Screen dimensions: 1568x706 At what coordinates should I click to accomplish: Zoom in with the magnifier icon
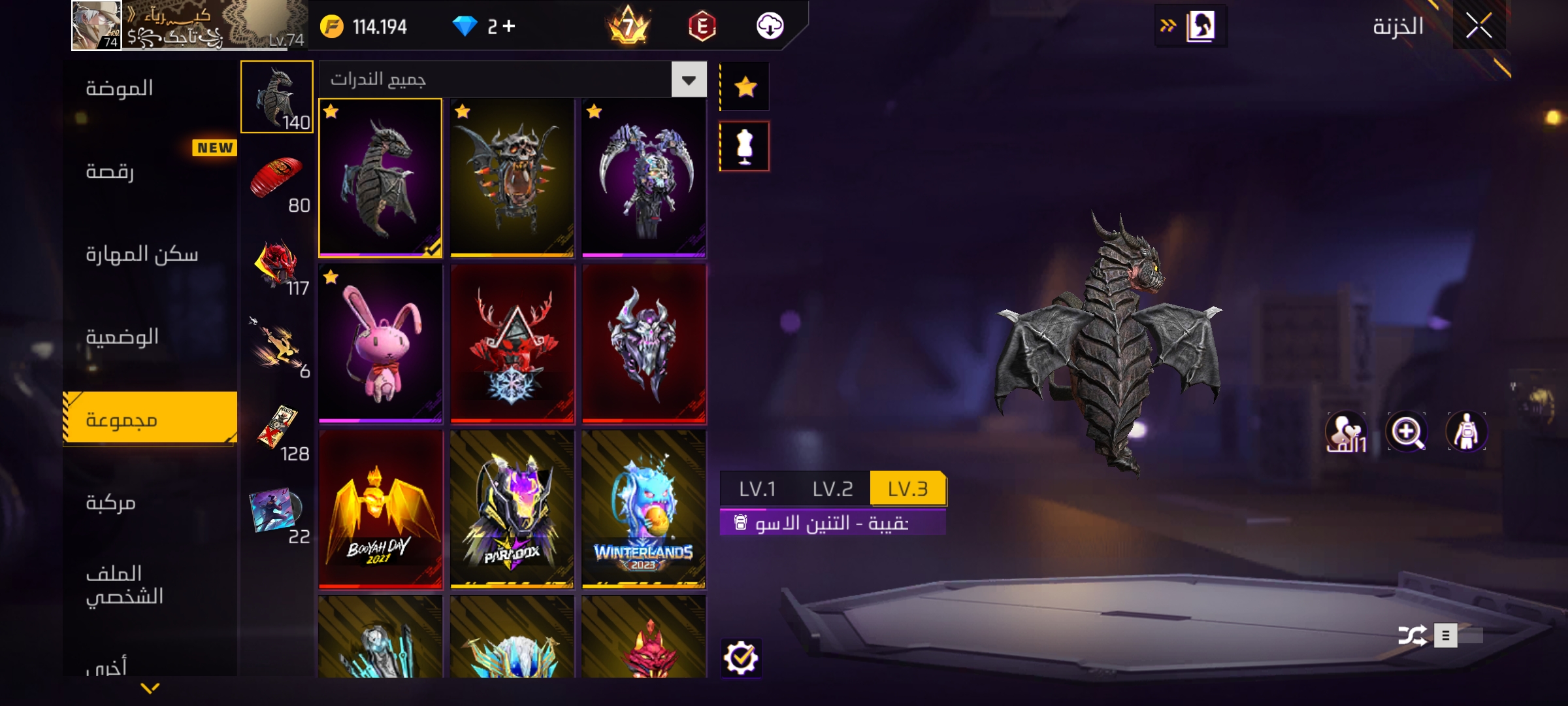pos(1407,432)
